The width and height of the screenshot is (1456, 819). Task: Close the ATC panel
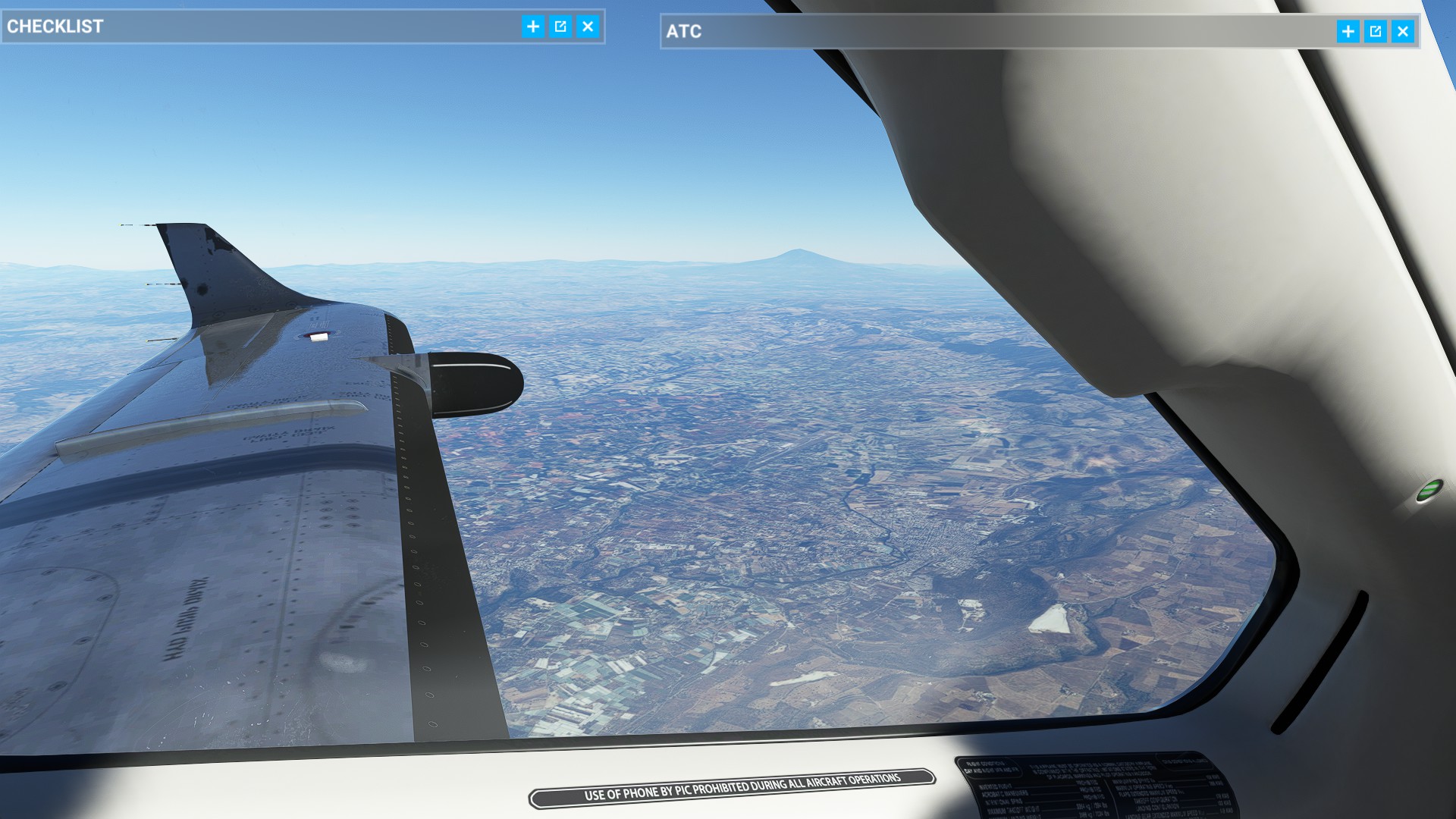tap(1402, 31)
